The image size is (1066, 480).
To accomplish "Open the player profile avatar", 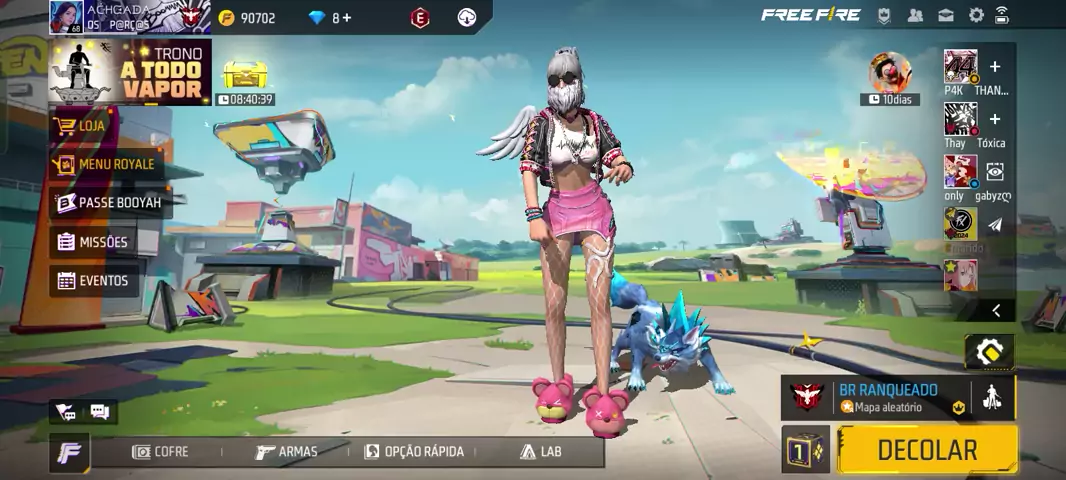I will (x=66, y=17).
